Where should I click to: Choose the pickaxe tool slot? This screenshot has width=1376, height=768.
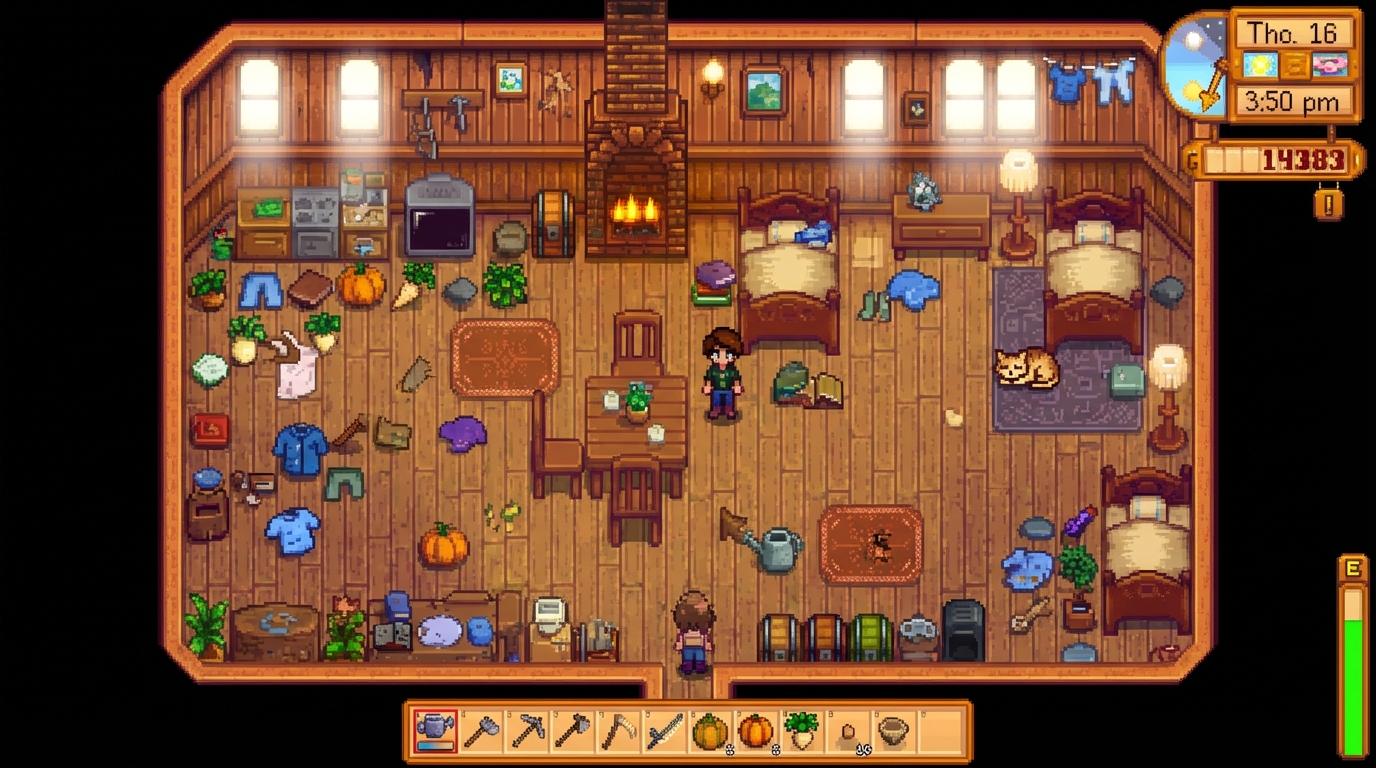coord(527,732)
